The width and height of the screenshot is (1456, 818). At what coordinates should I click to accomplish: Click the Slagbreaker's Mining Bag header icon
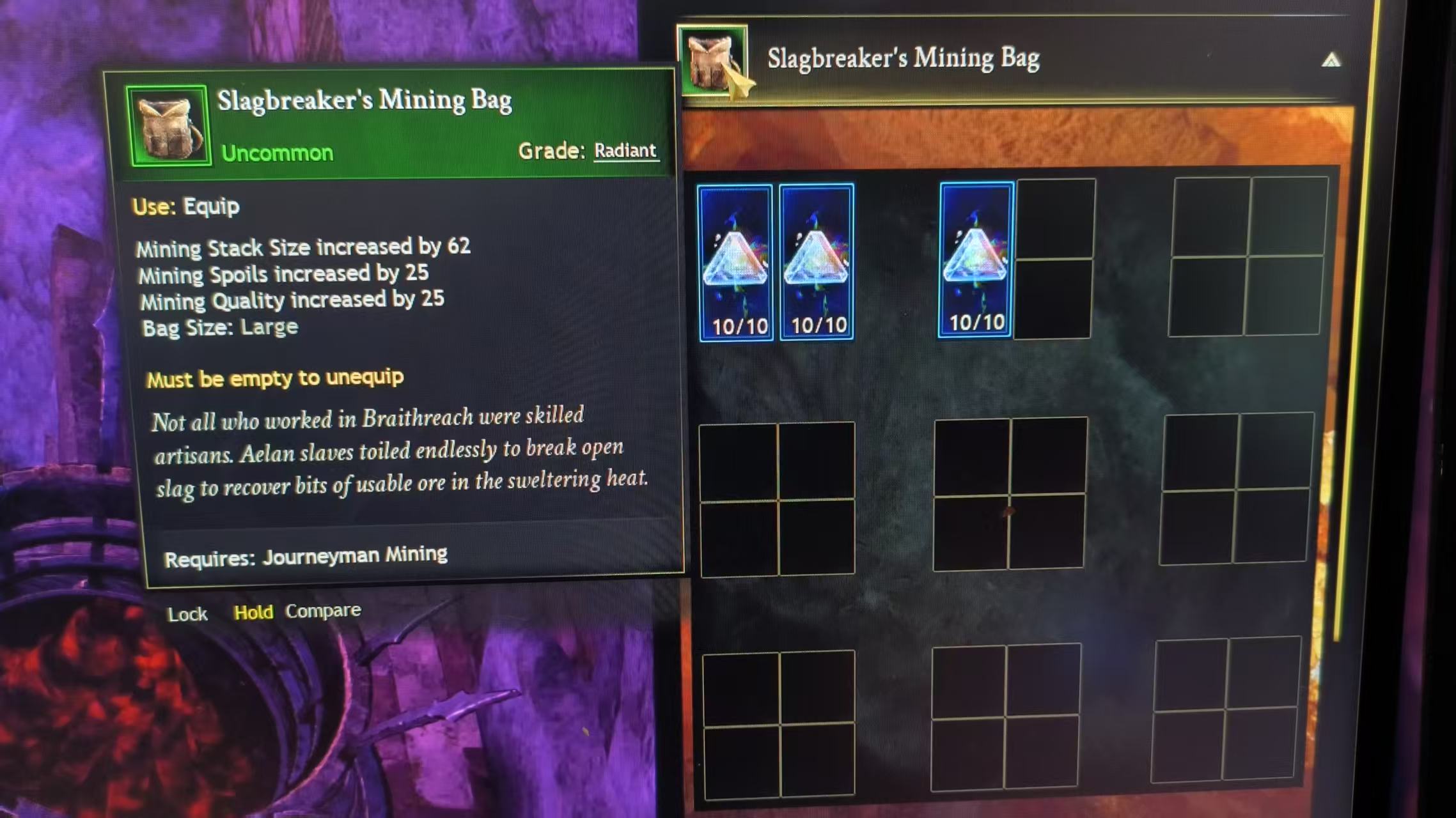(x=712, y=61)
